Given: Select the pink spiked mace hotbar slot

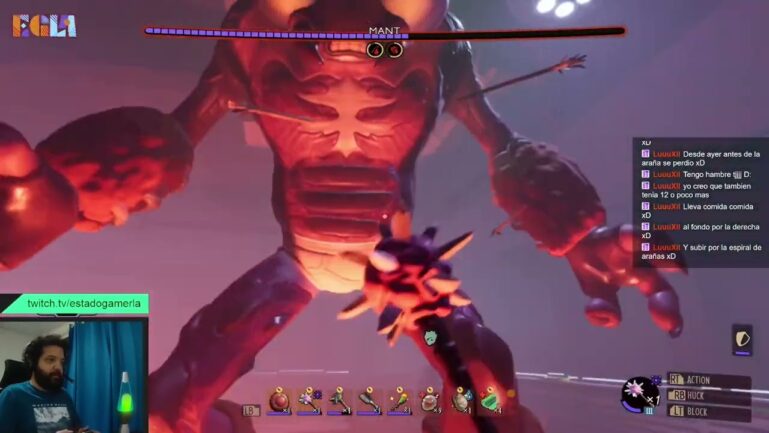Looking at the screenshot, I should [x=309, y=400].
